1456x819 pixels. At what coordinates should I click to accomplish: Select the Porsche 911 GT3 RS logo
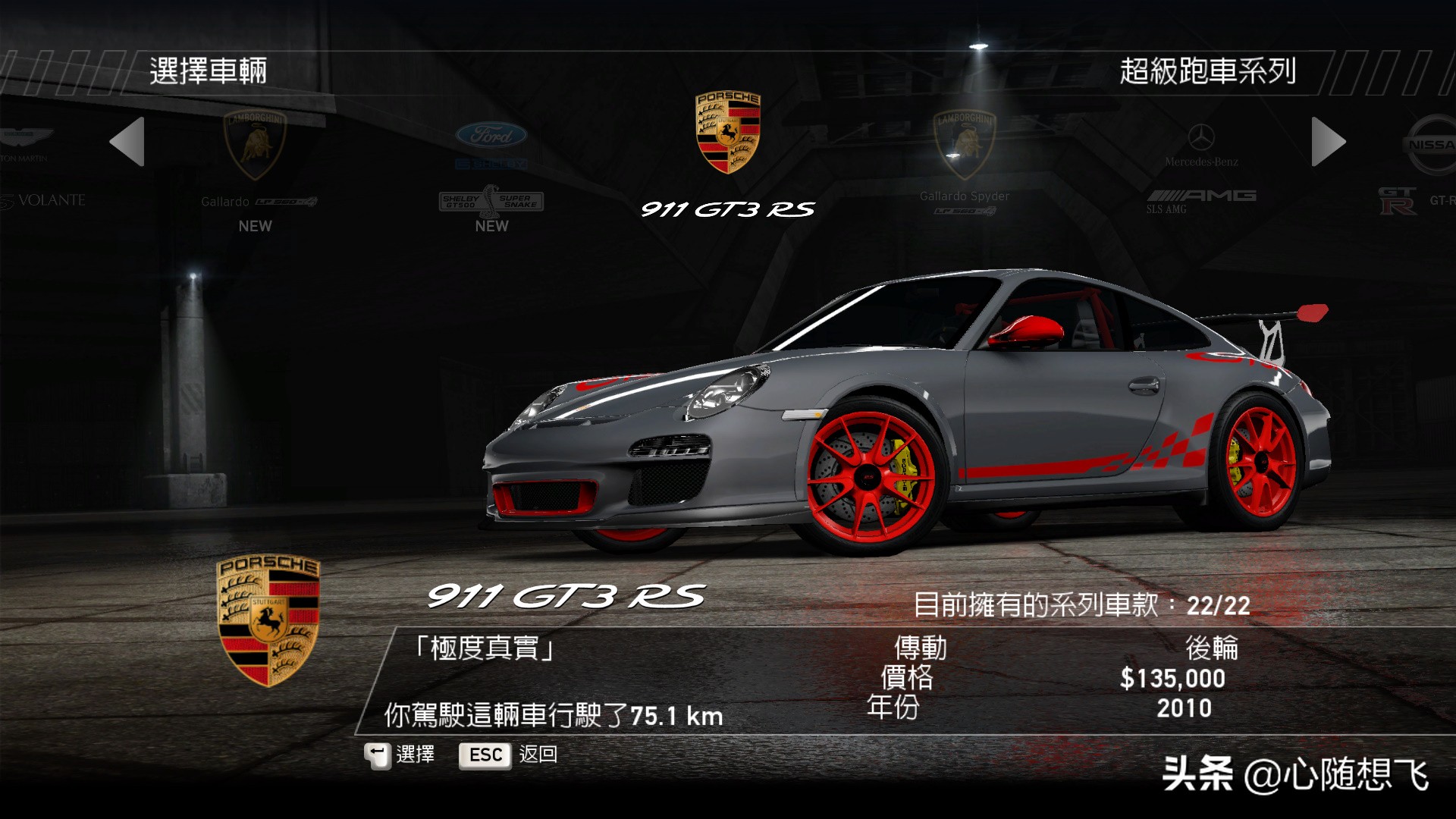tap(728, 133)
